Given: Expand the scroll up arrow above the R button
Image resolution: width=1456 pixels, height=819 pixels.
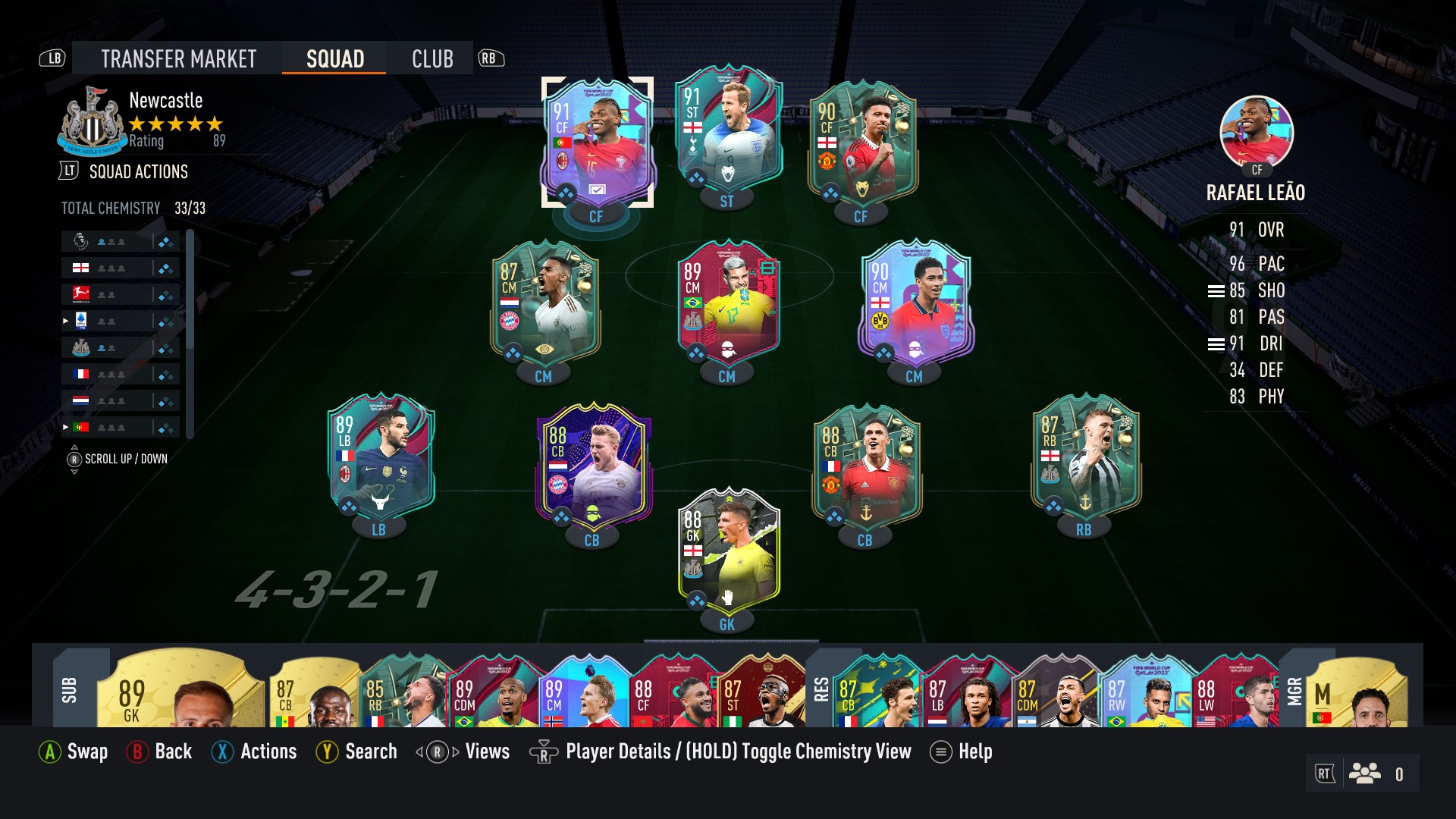Looking at the screenshot, I should point(74,446).
